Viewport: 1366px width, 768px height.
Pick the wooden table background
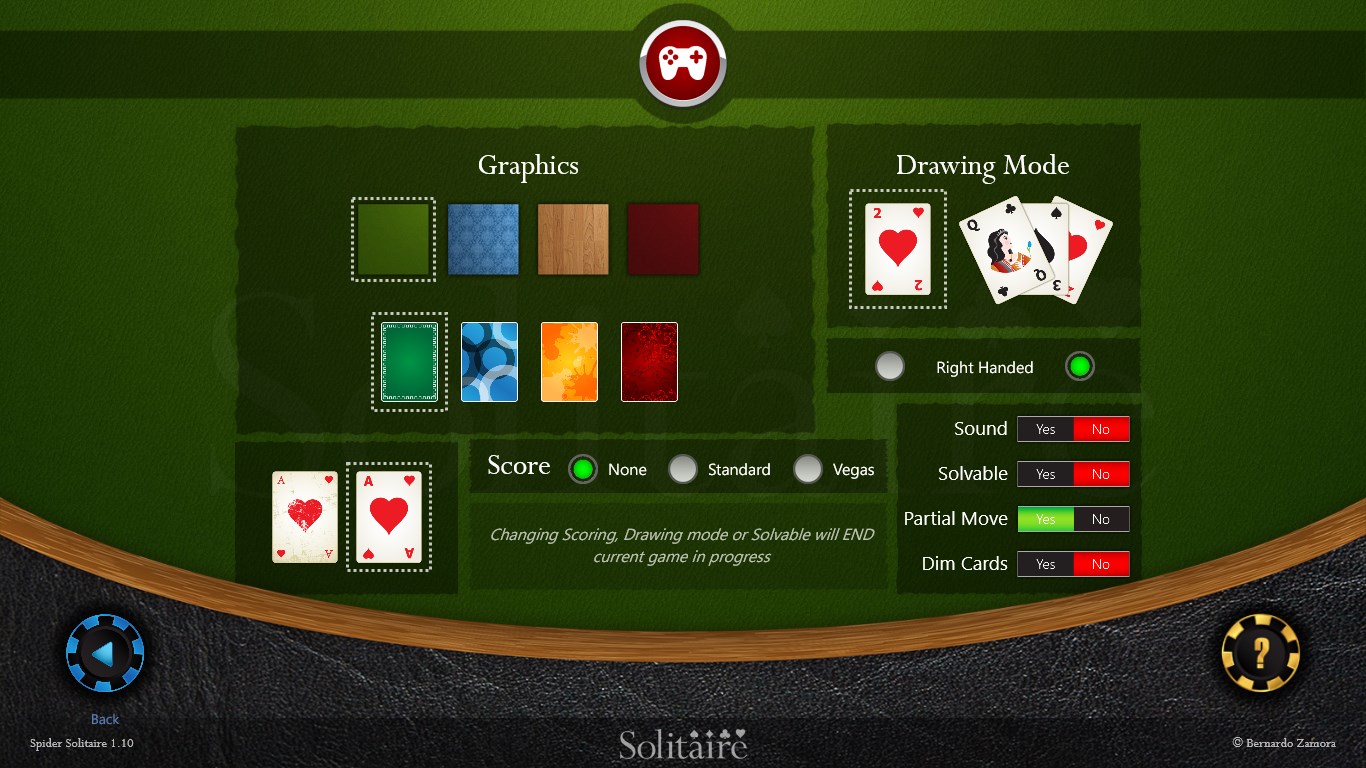573,238
